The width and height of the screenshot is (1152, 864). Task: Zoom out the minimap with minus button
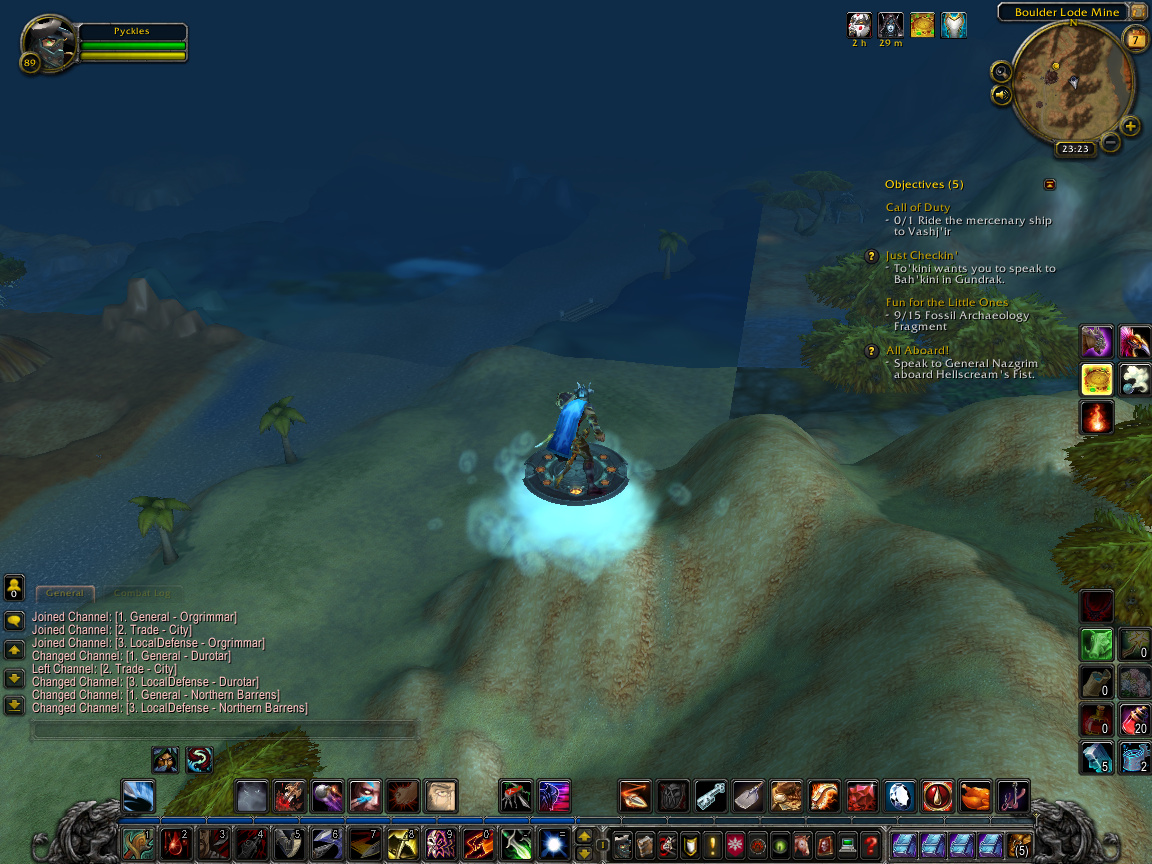[1110, 142]
